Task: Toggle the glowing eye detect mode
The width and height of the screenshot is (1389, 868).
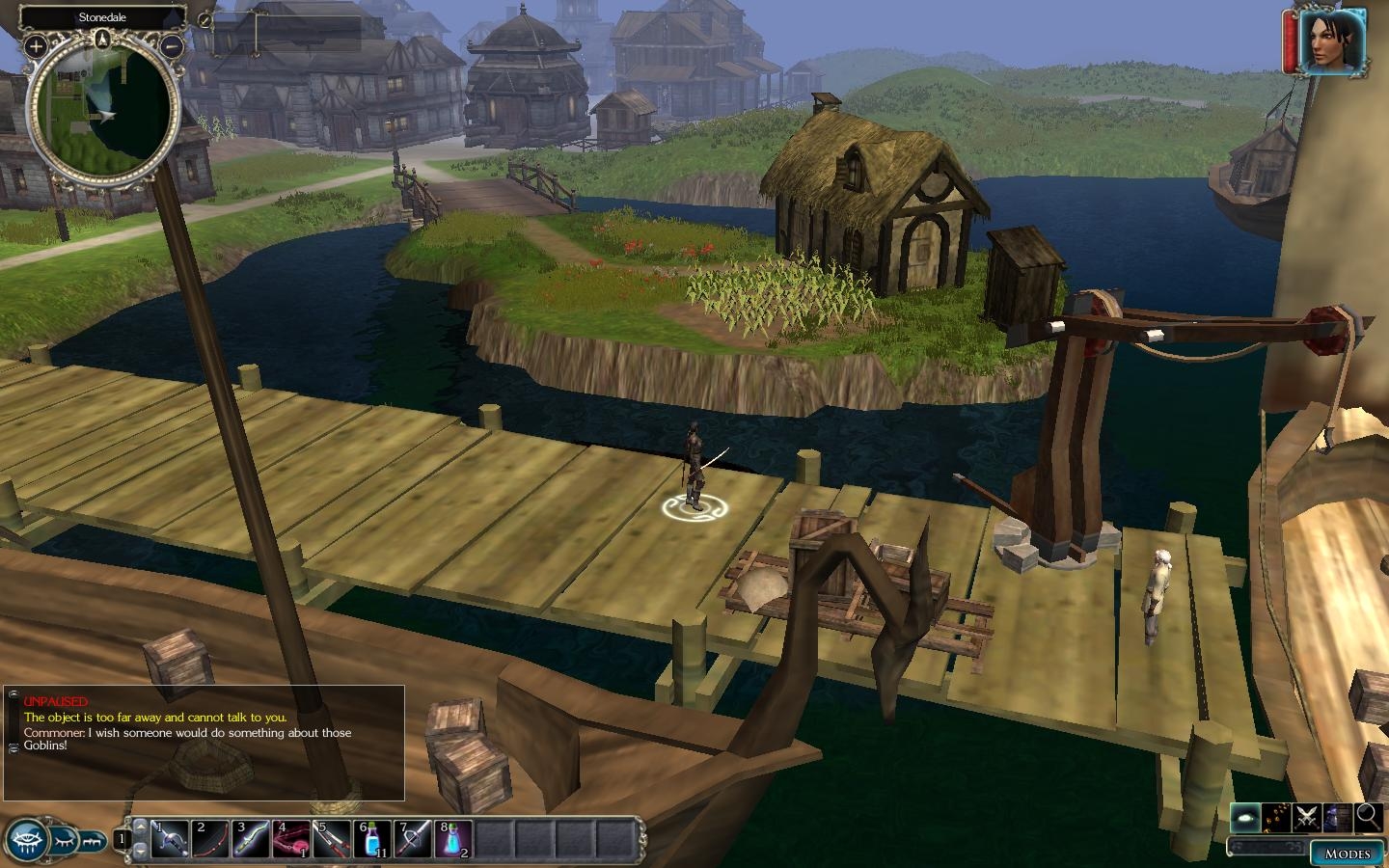Action: point(1244,818)
